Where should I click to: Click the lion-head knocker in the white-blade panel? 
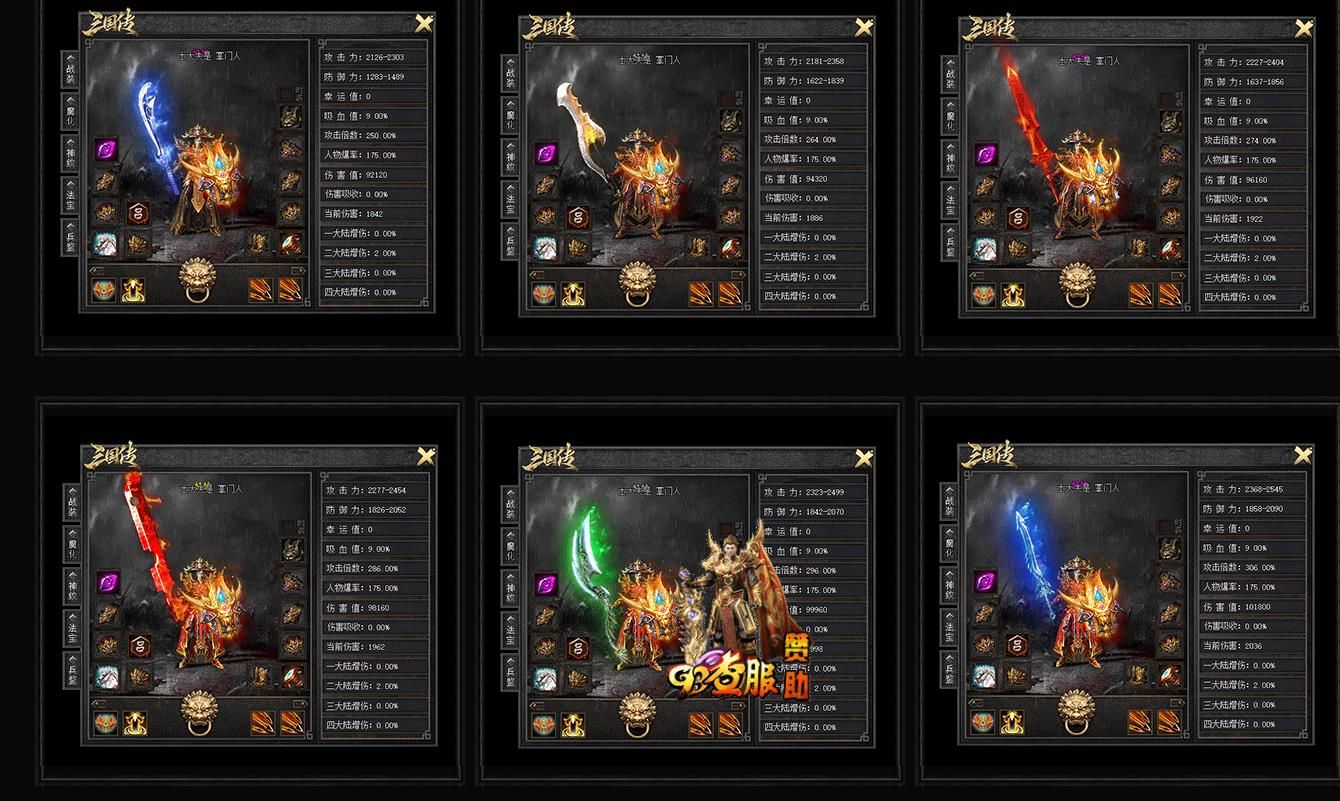pos(639,283)
